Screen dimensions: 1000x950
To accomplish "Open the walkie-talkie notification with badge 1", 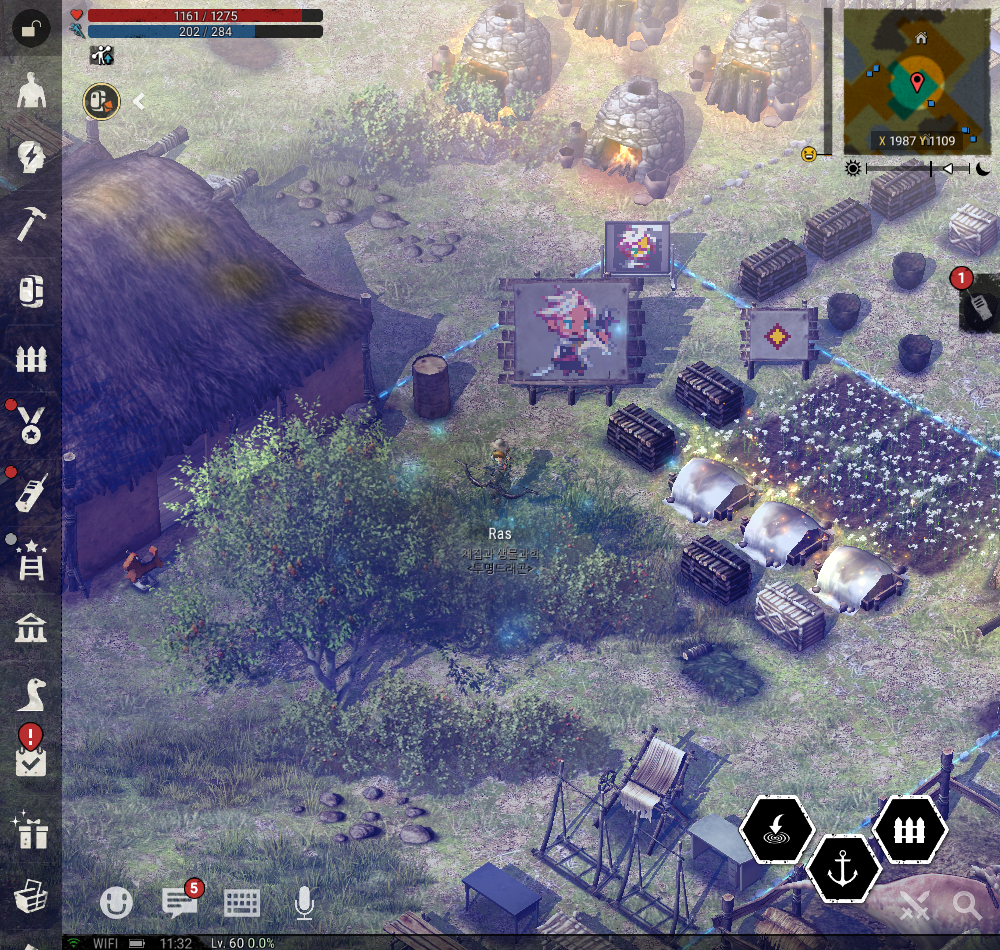I will [x=978, y=306].
